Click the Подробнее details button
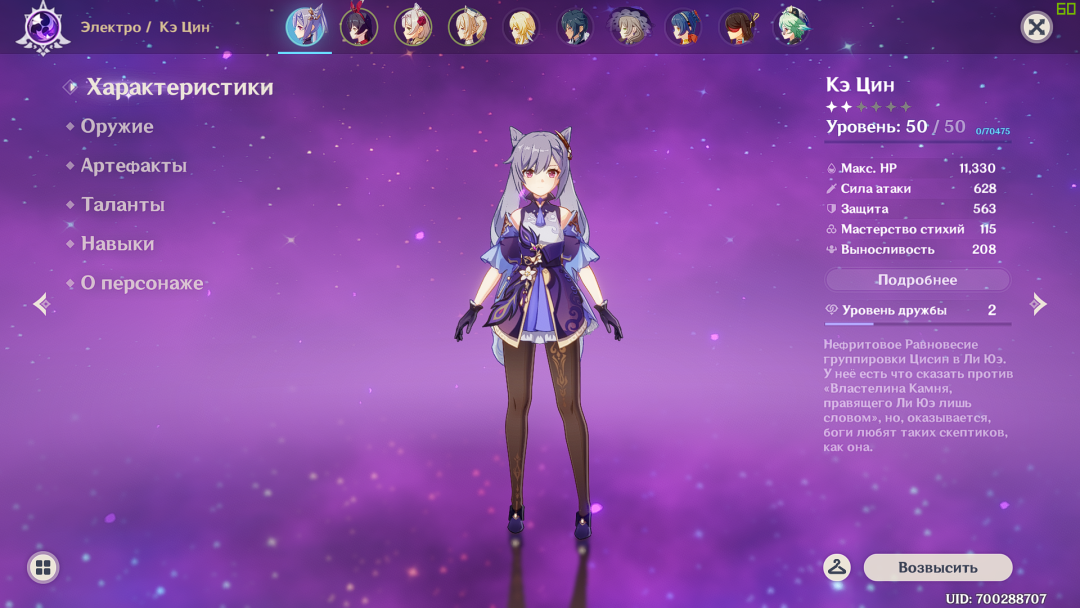 coord(917,280)
